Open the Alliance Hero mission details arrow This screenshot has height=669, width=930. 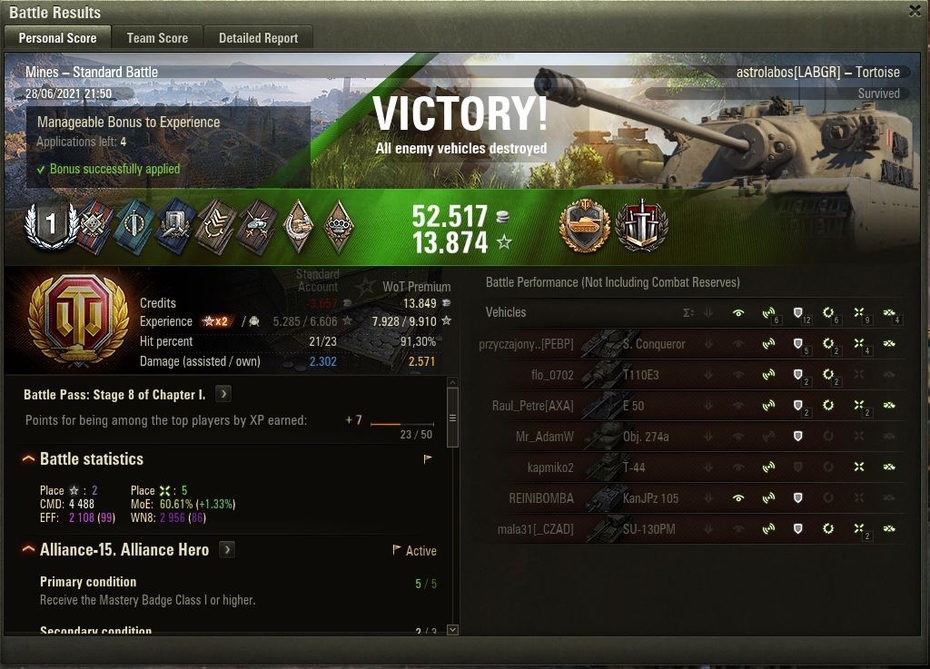[x=228, y=550]
